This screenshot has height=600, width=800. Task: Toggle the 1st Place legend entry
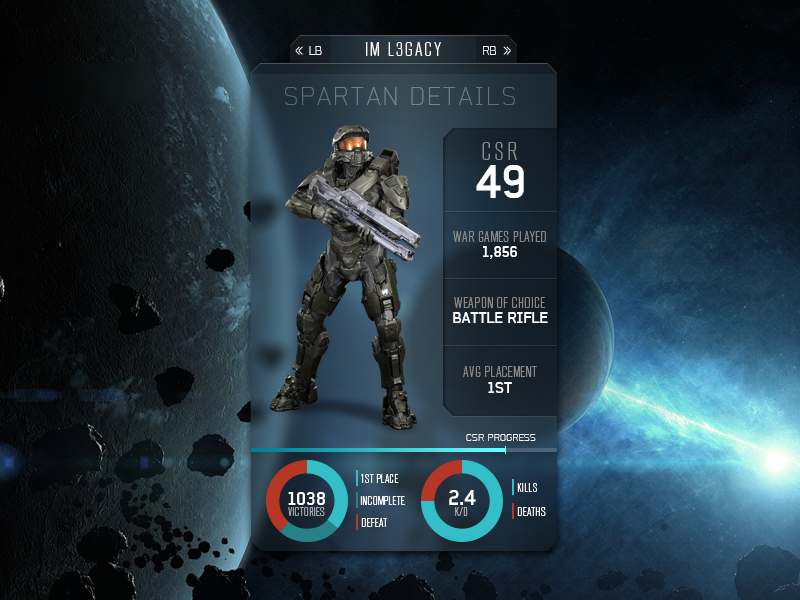click(379, 479)
